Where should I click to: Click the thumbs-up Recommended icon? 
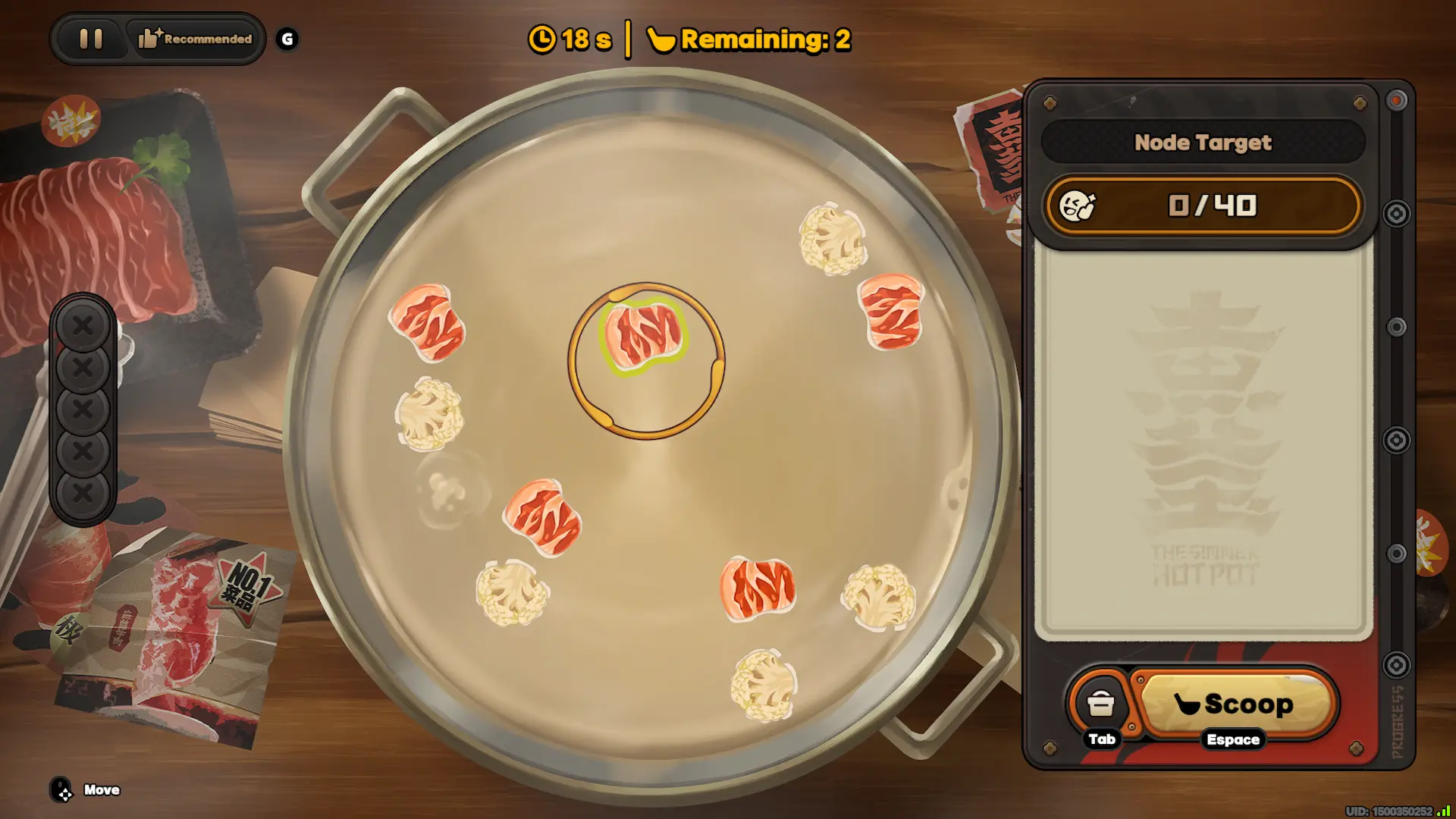coord(149,38)
